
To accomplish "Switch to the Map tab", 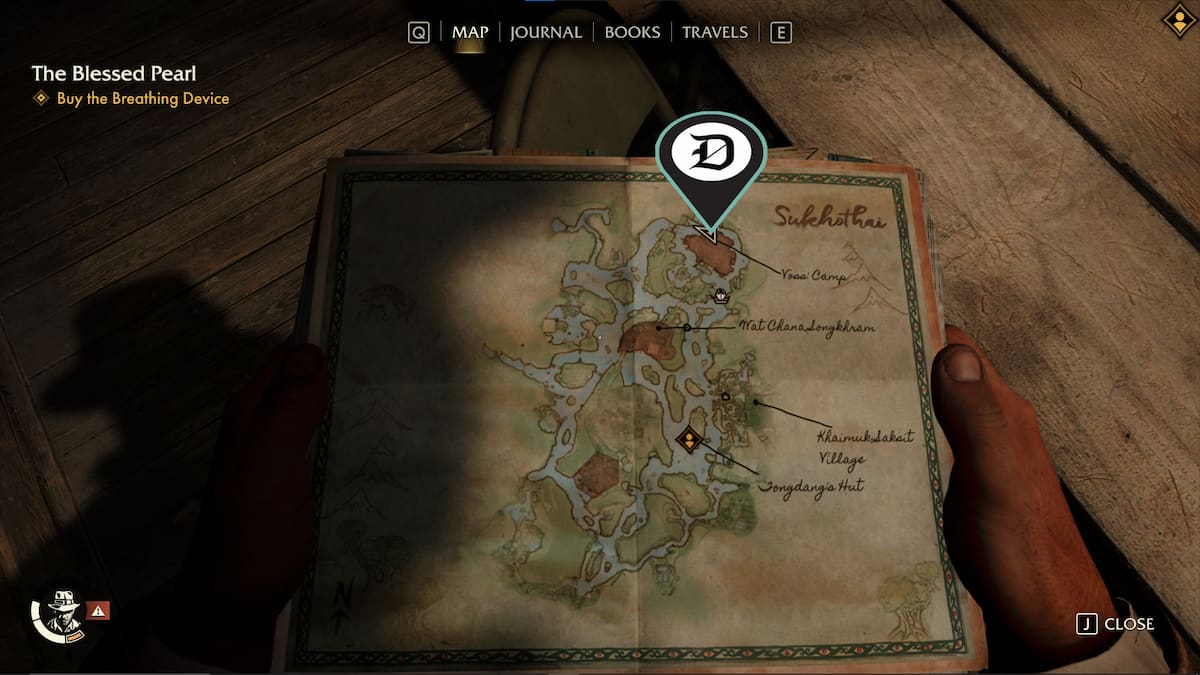I will point(469,32).
